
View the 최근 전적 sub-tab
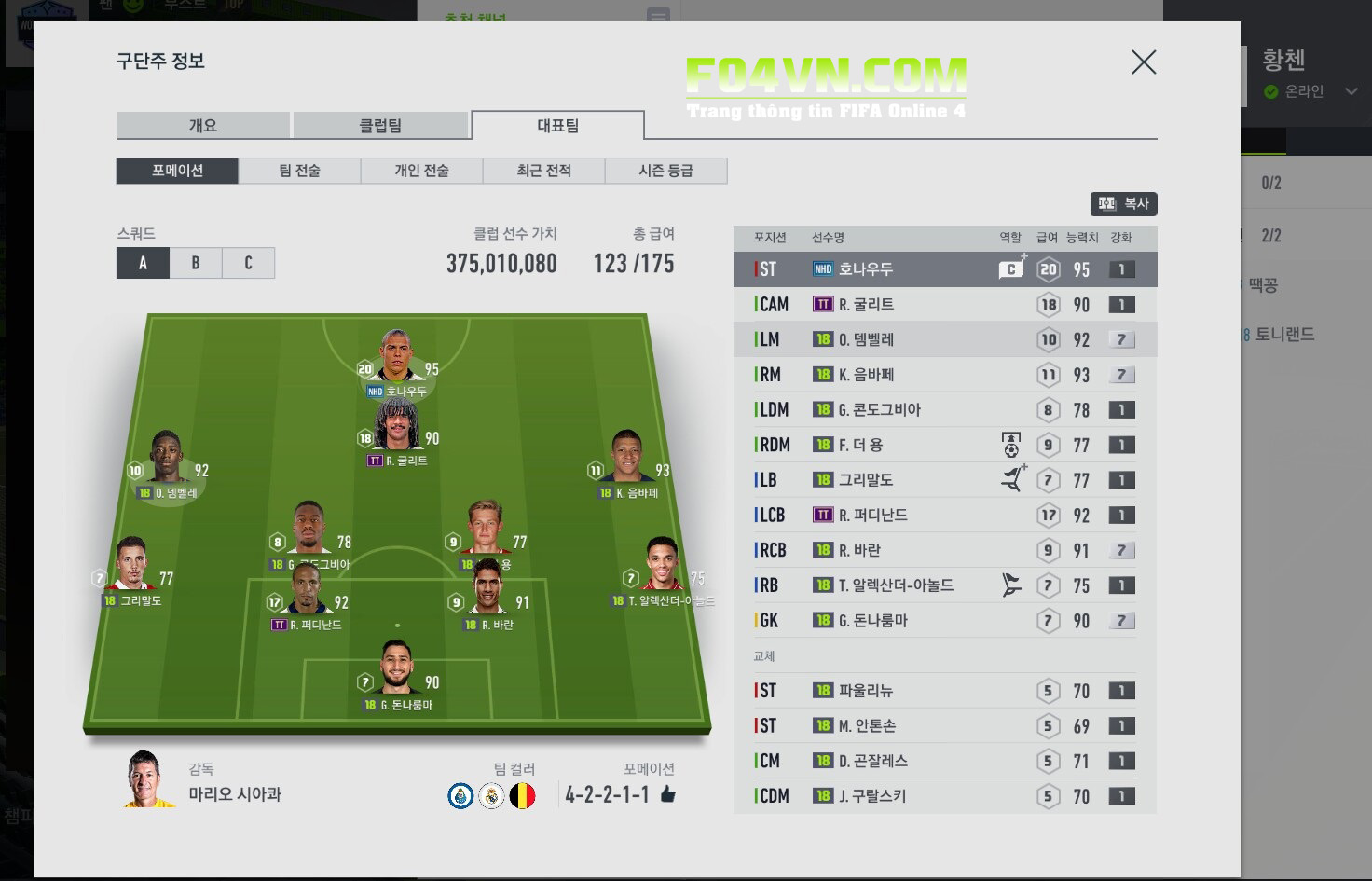coord(543,171)
